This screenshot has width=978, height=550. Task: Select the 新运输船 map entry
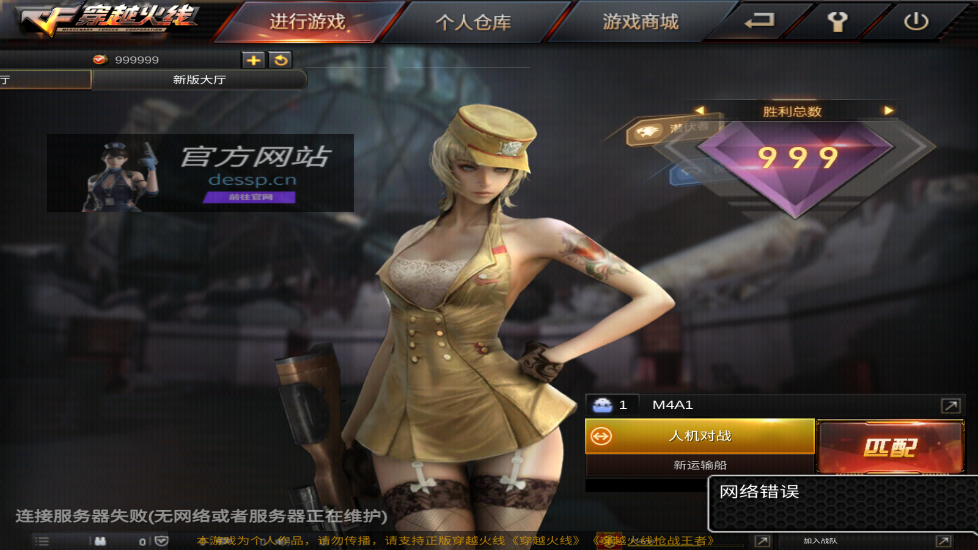click(x=700, y=465)
